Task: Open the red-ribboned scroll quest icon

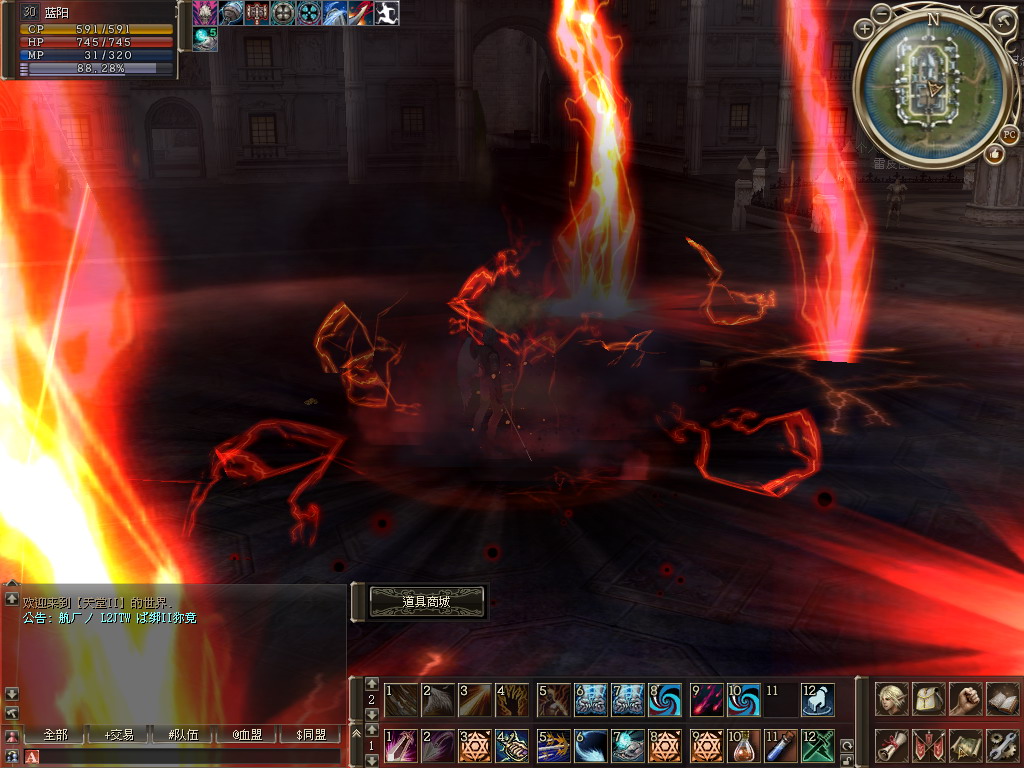Action: [892, 746]
